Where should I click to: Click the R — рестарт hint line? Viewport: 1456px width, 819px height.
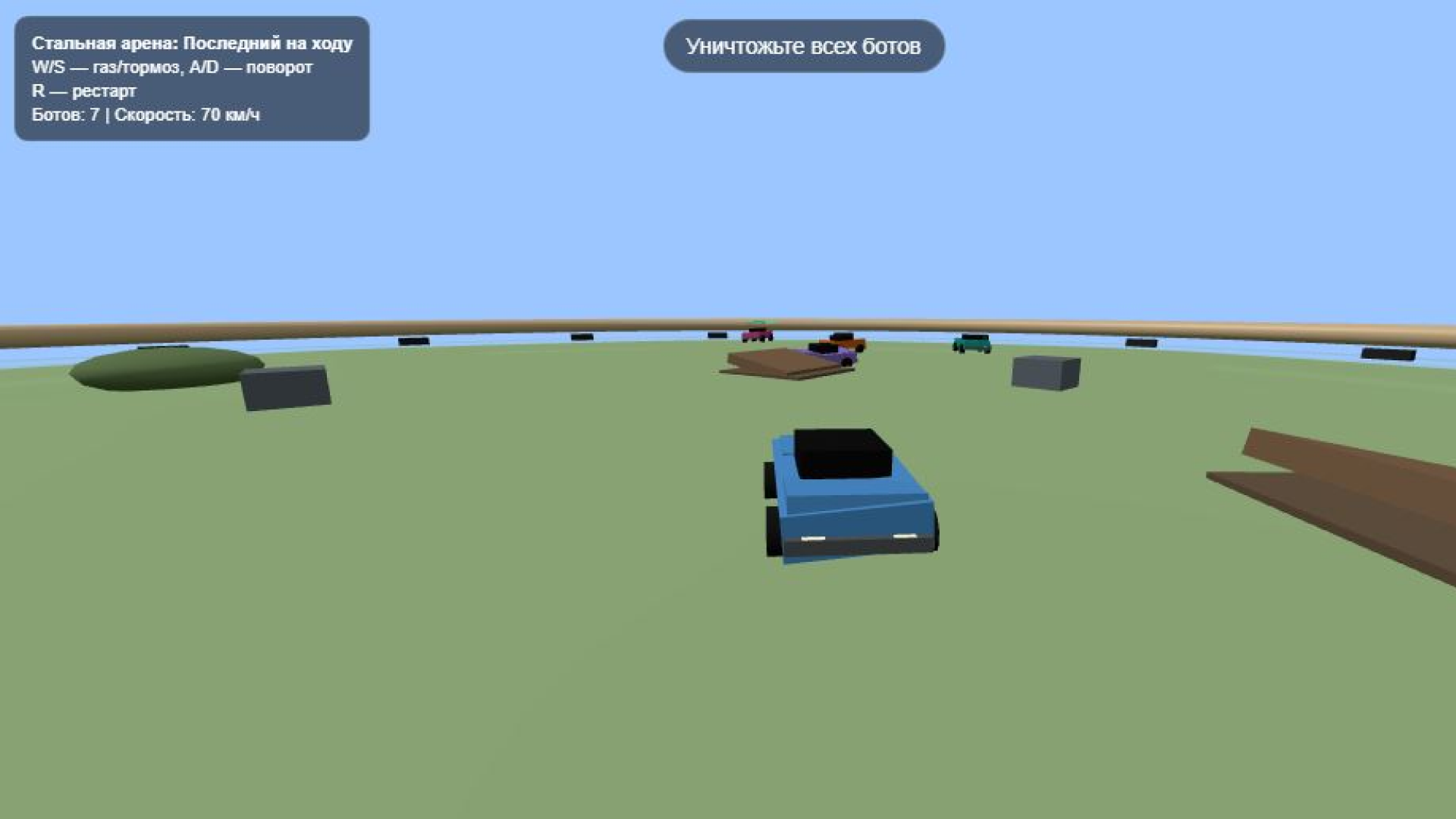83,90
